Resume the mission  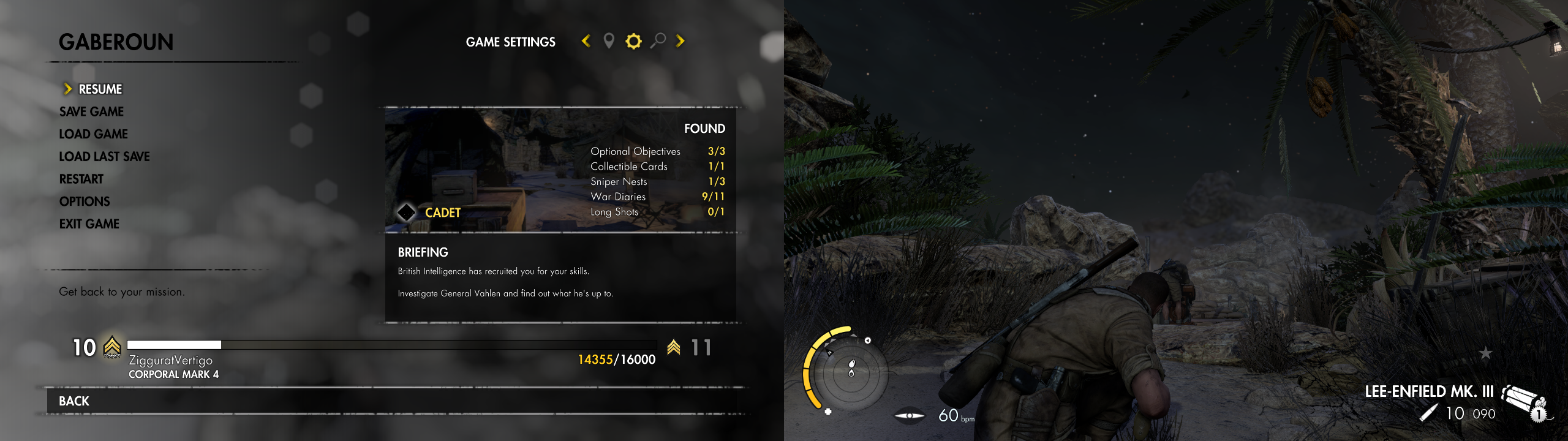[100, 89]
